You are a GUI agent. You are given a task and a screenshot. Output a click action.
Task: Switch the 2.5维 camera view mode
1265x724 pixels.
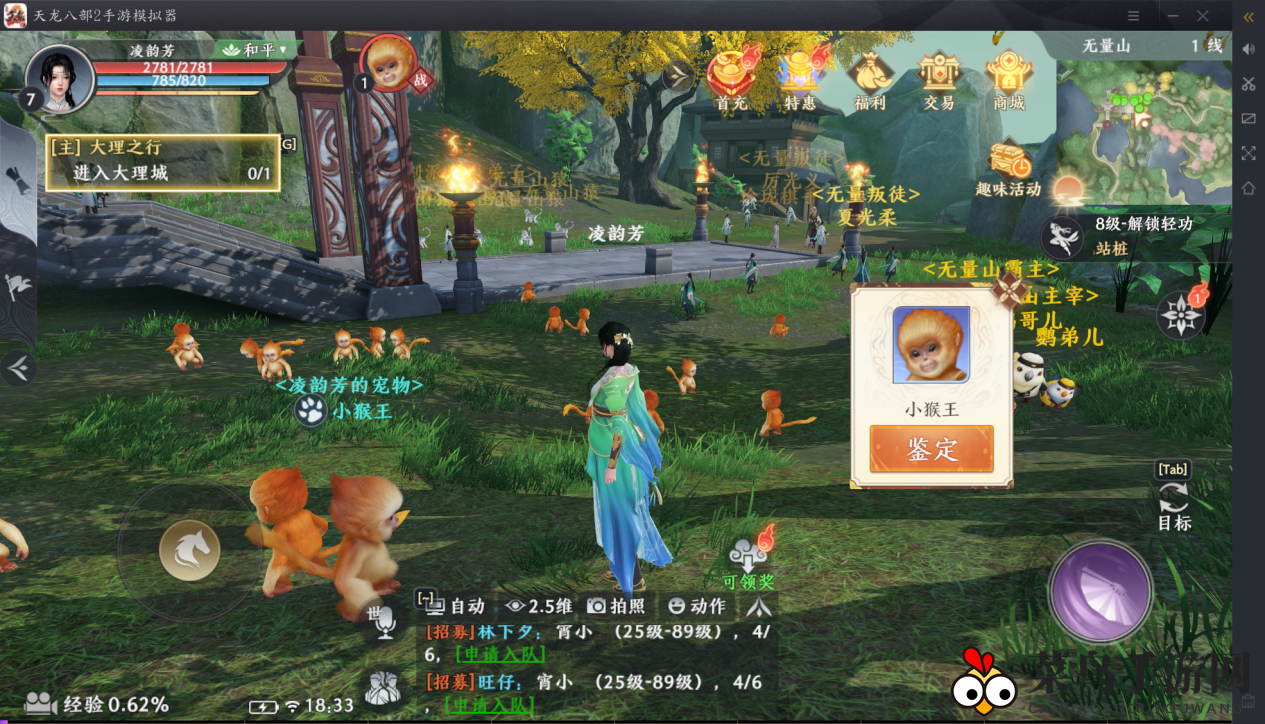pyautogui.click(x=539, y=606)
